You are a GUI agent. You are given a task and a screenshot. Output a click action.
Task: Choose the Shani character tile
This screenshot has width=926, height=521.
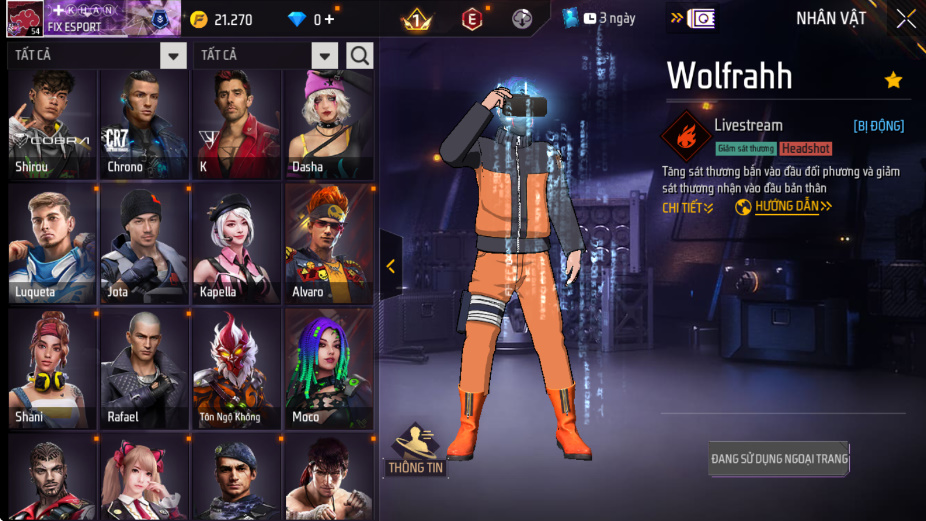point(52,368)
